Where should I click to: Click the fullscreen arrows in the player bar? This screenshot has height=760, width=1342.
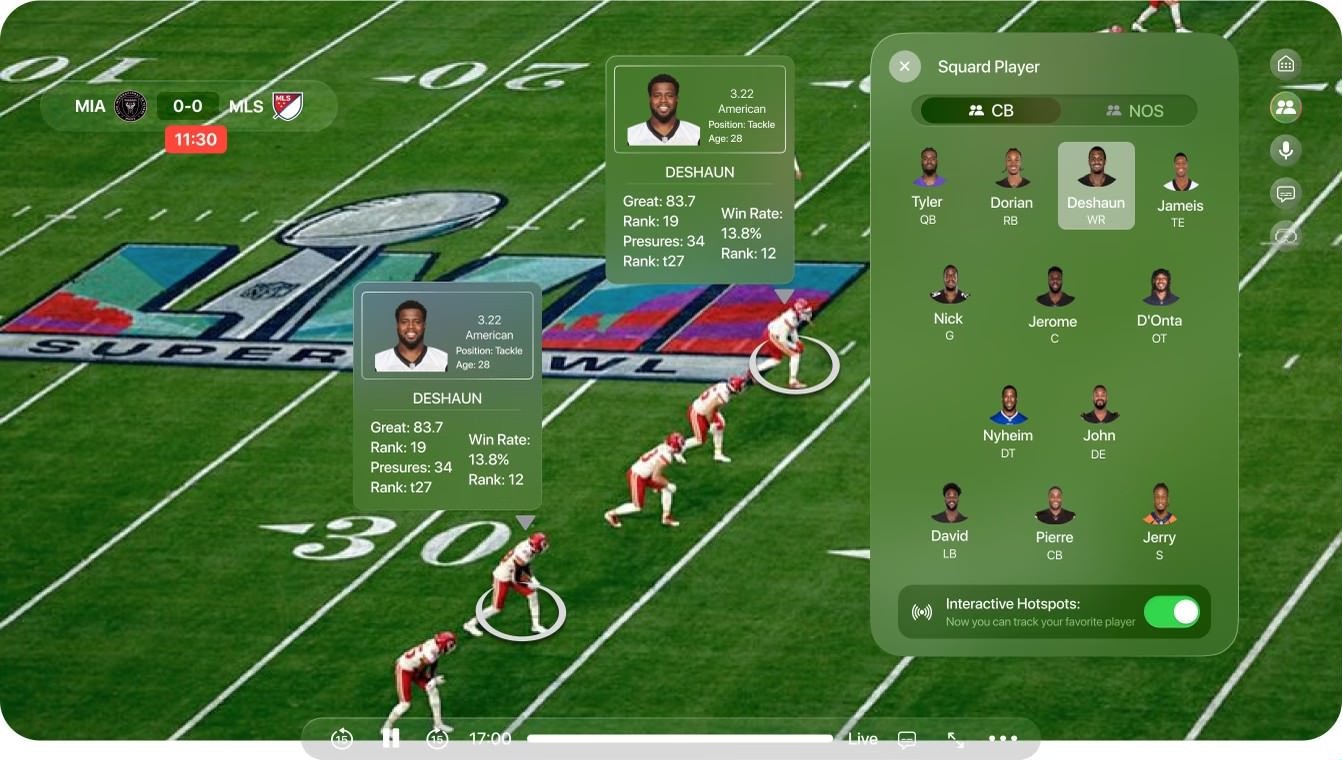click(x=956, y=739)
